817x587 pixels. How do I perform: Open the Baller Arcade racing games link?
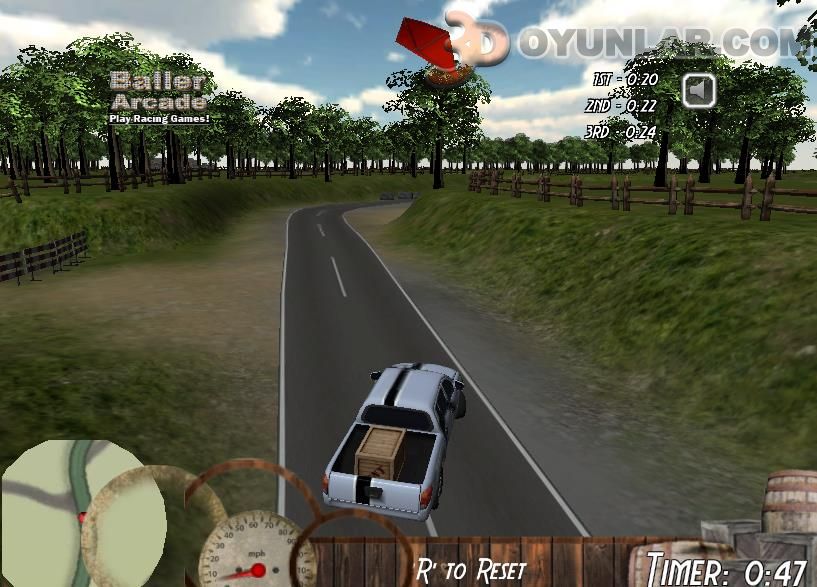coord(160,98)
